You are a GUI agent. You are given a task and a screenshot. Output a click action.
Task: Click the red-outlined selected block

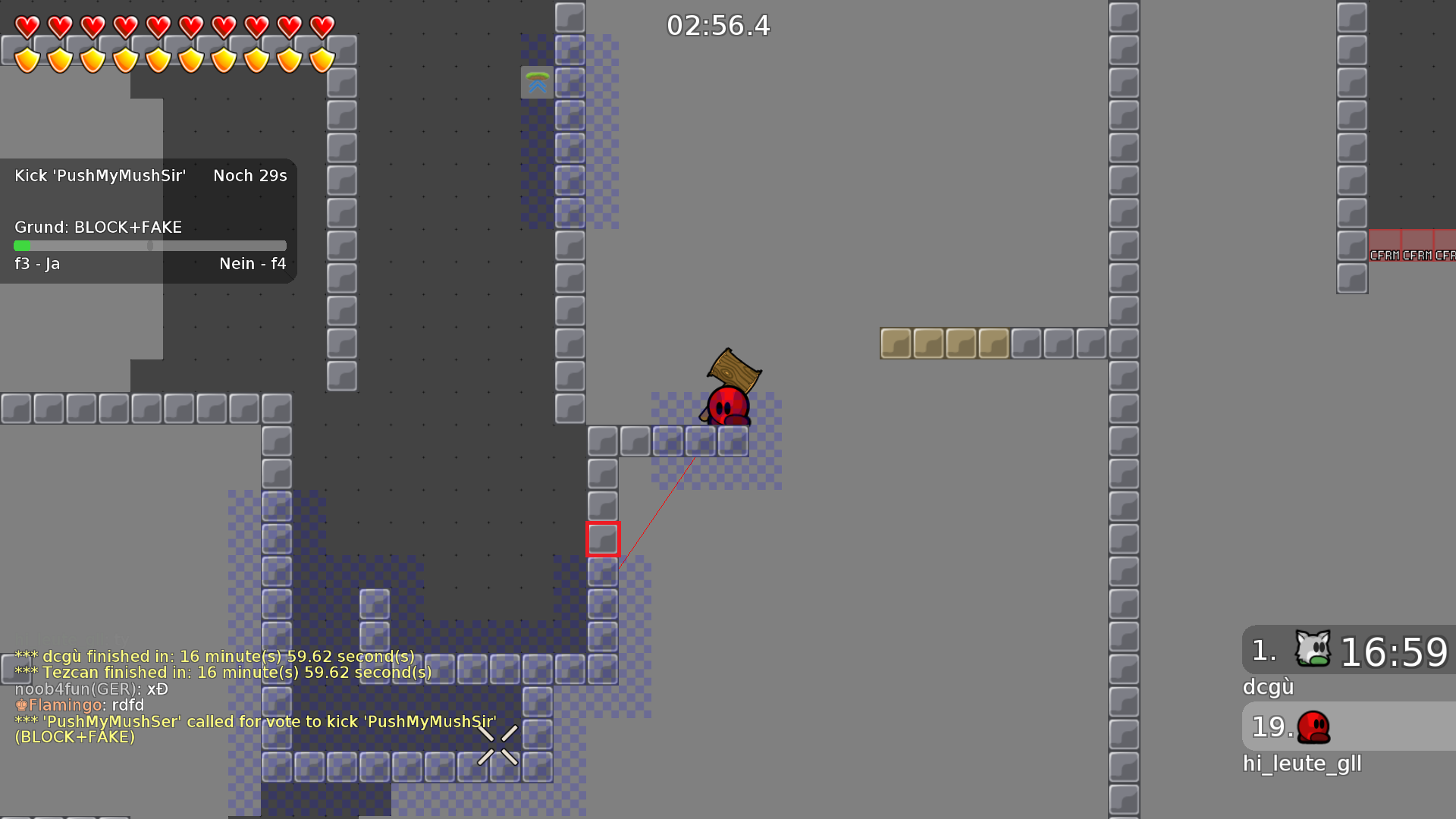click(603, 539)
